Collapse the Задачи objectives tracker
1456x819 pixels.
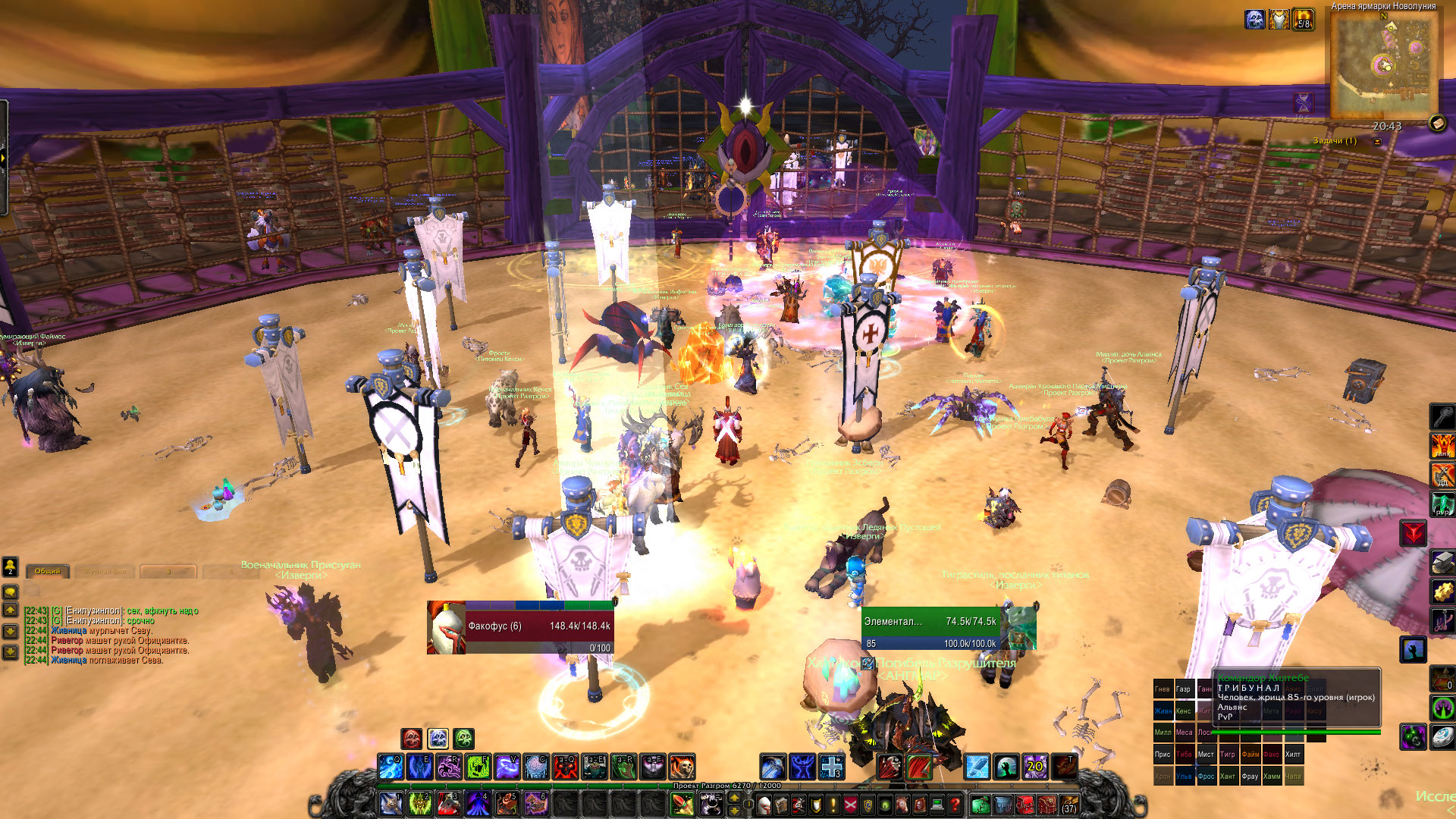(x=1377, y=142)
